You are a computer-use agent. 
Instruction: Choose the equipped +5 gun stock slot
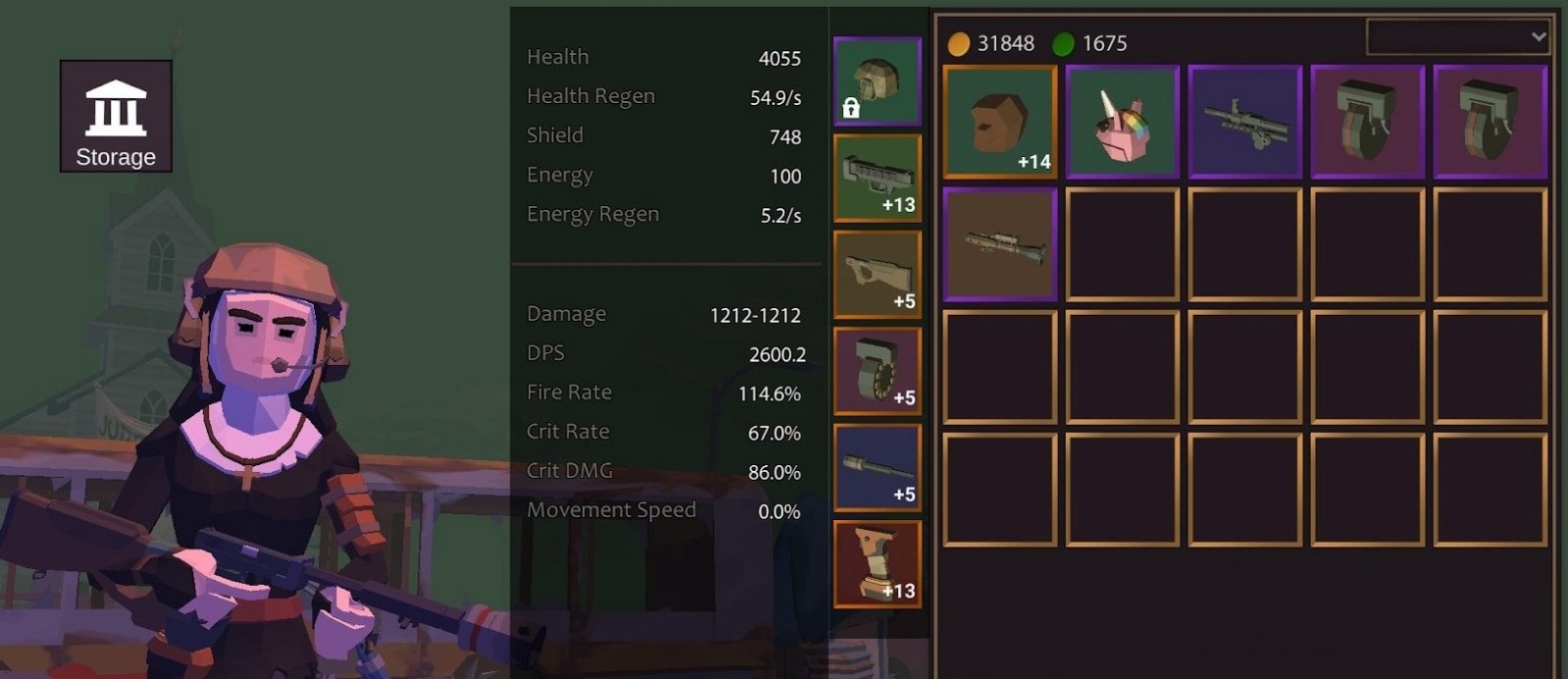877,275
